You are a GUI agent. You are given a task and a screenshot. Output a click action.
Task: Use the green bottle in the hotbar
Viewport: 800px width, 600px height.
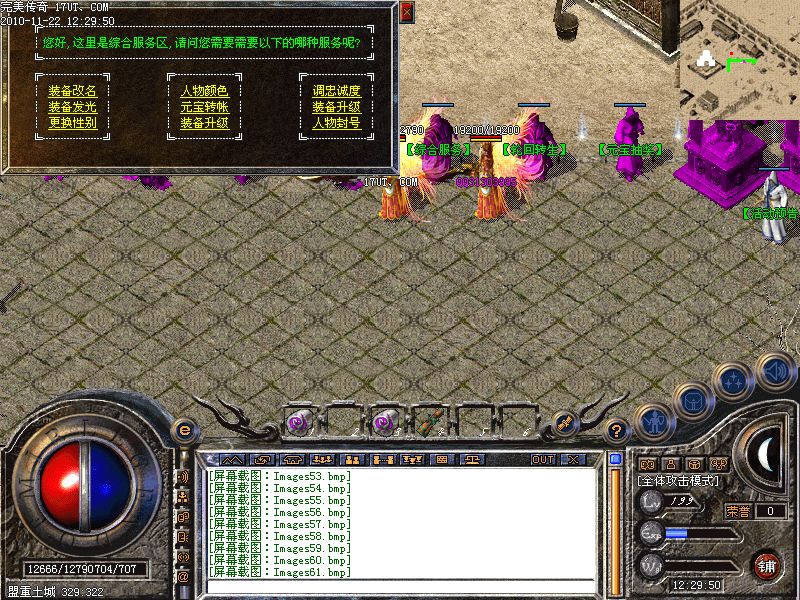point(431,423)
